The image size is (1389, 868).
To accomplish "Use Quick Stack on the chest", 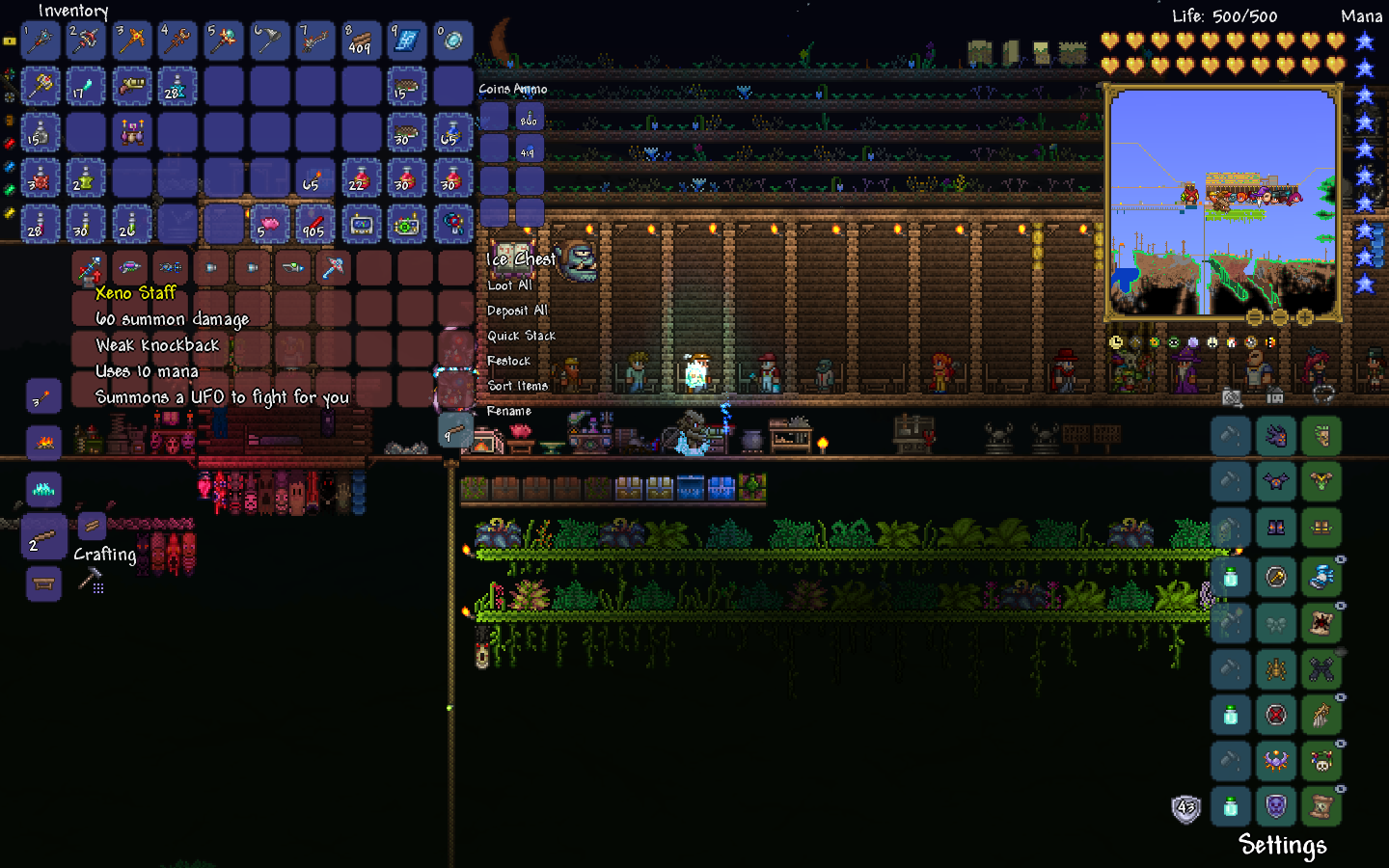I will coord(521,336).
